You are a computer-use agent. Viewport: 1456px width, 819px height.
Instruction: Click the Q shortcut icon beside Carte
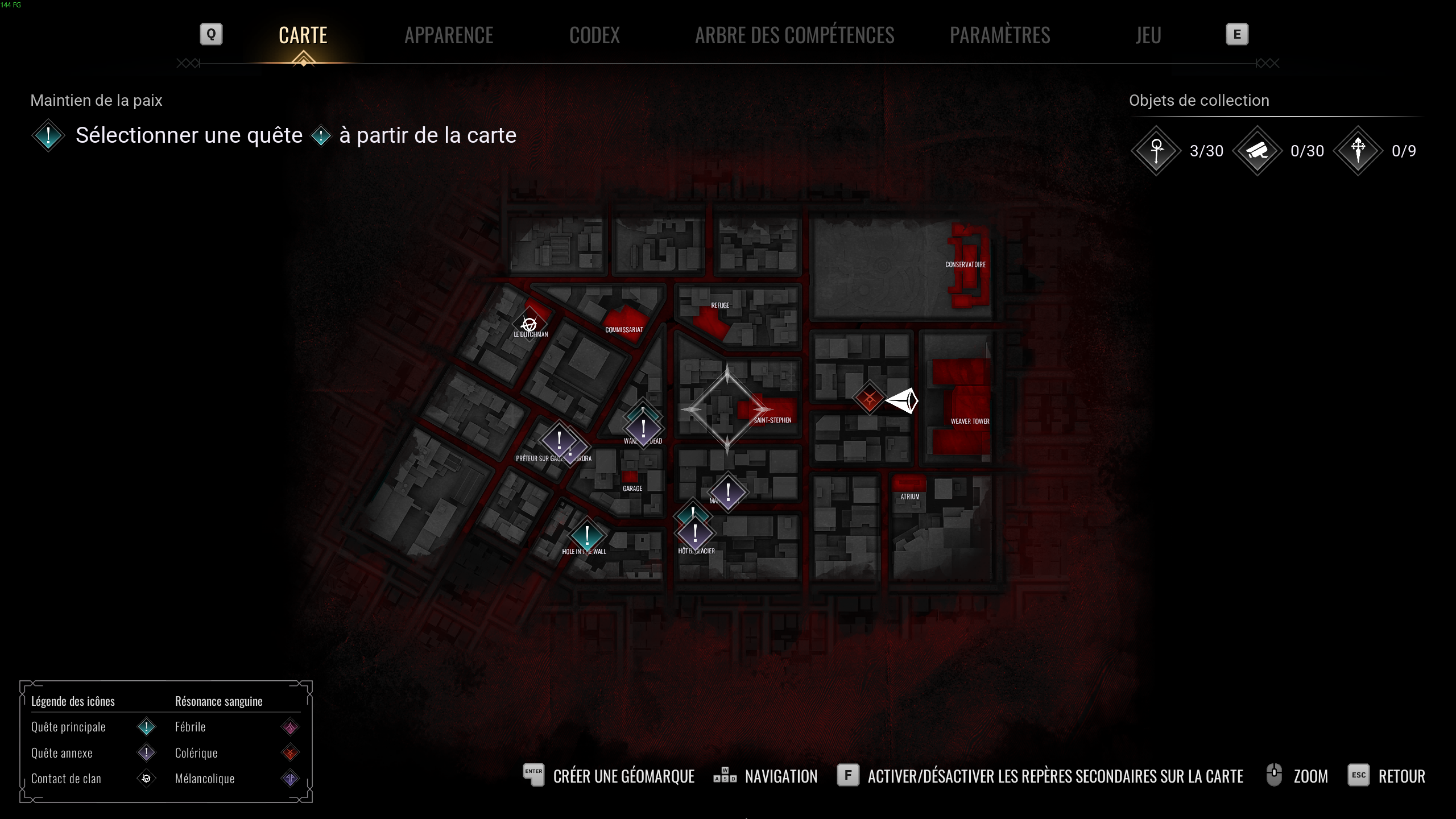[210, 34]
